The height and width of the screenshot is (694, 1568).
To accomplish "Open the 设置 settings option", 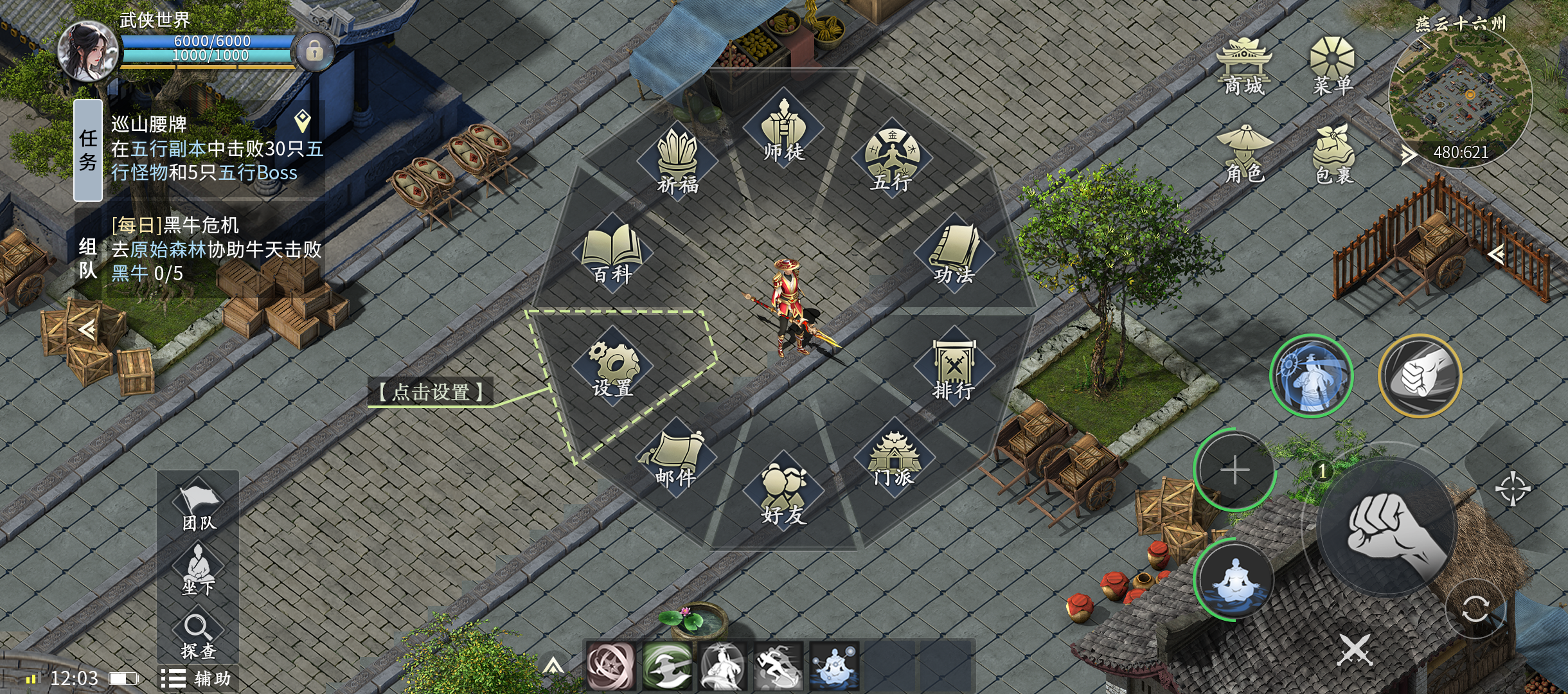I will (612, 368).
